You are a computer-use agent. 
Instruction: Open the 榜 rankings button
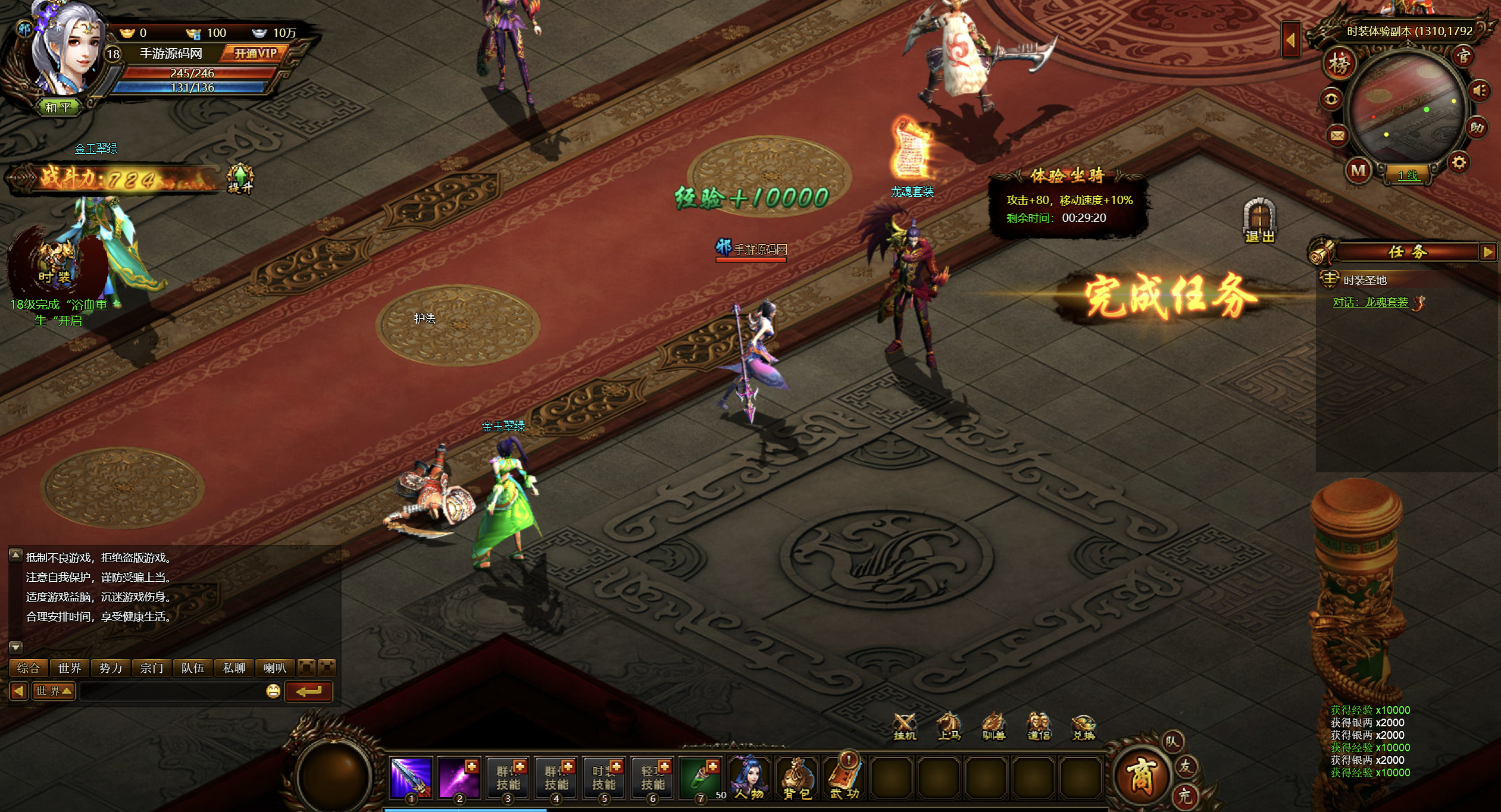[1339, 64]
